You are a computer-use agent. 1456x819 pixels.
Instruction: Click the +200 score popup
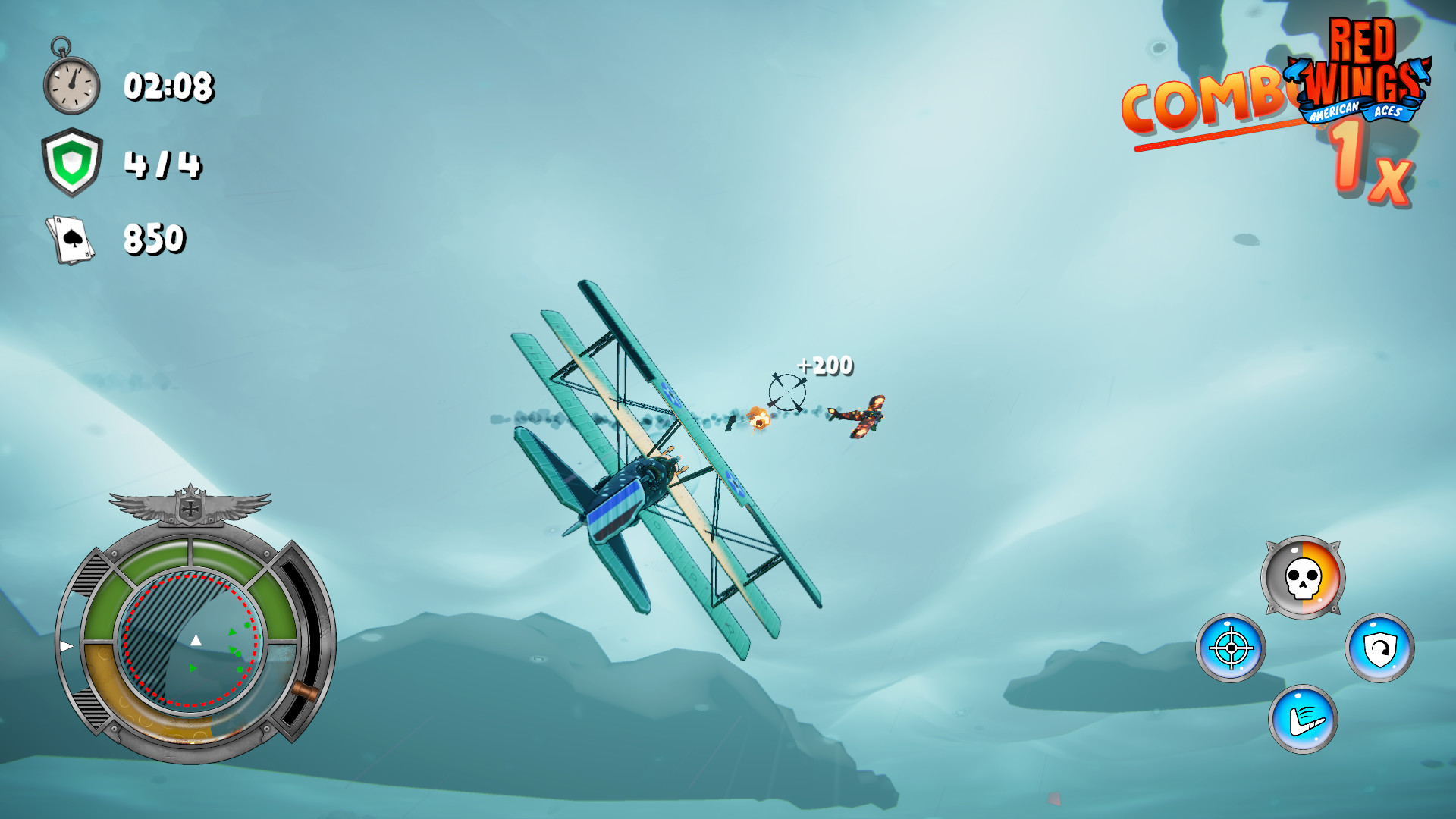coord(826,364)
